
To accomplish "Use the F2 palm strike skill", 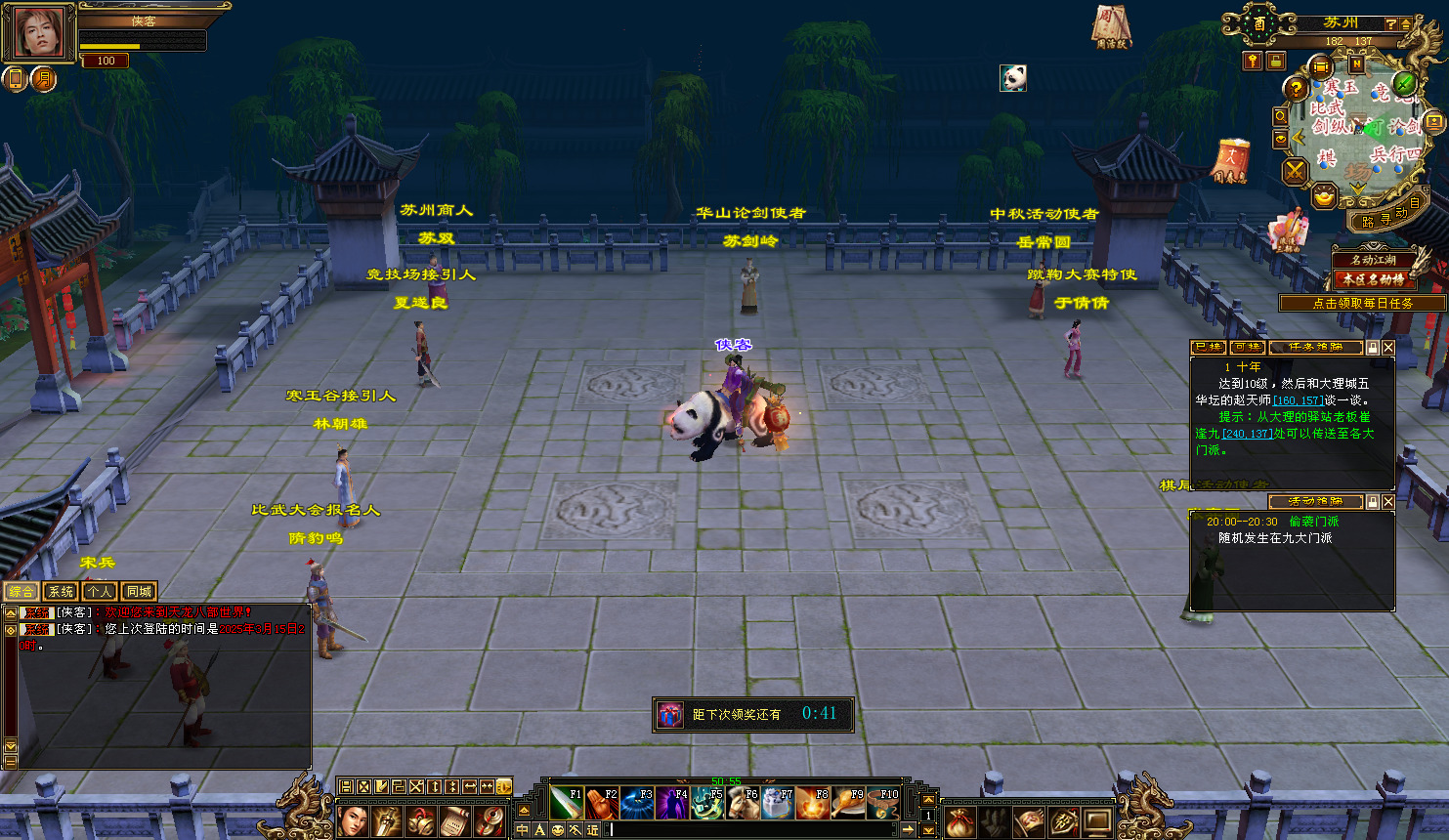I will 602,803.
